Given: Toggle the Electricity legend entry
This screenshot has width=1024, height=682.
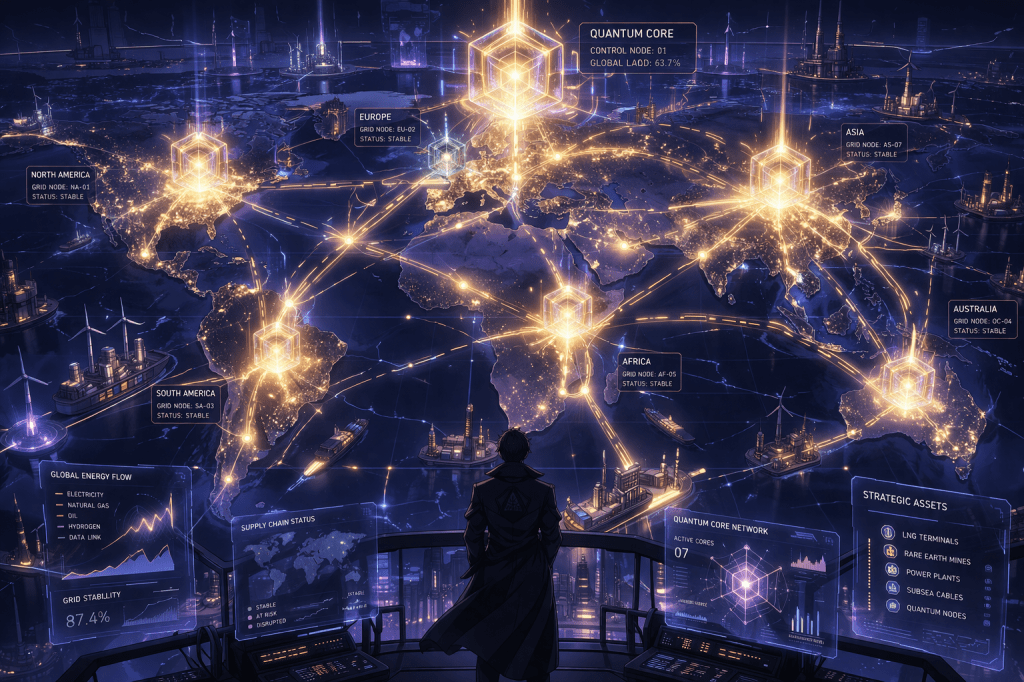Looking at the screenshot, I should (x=89, y=494).
